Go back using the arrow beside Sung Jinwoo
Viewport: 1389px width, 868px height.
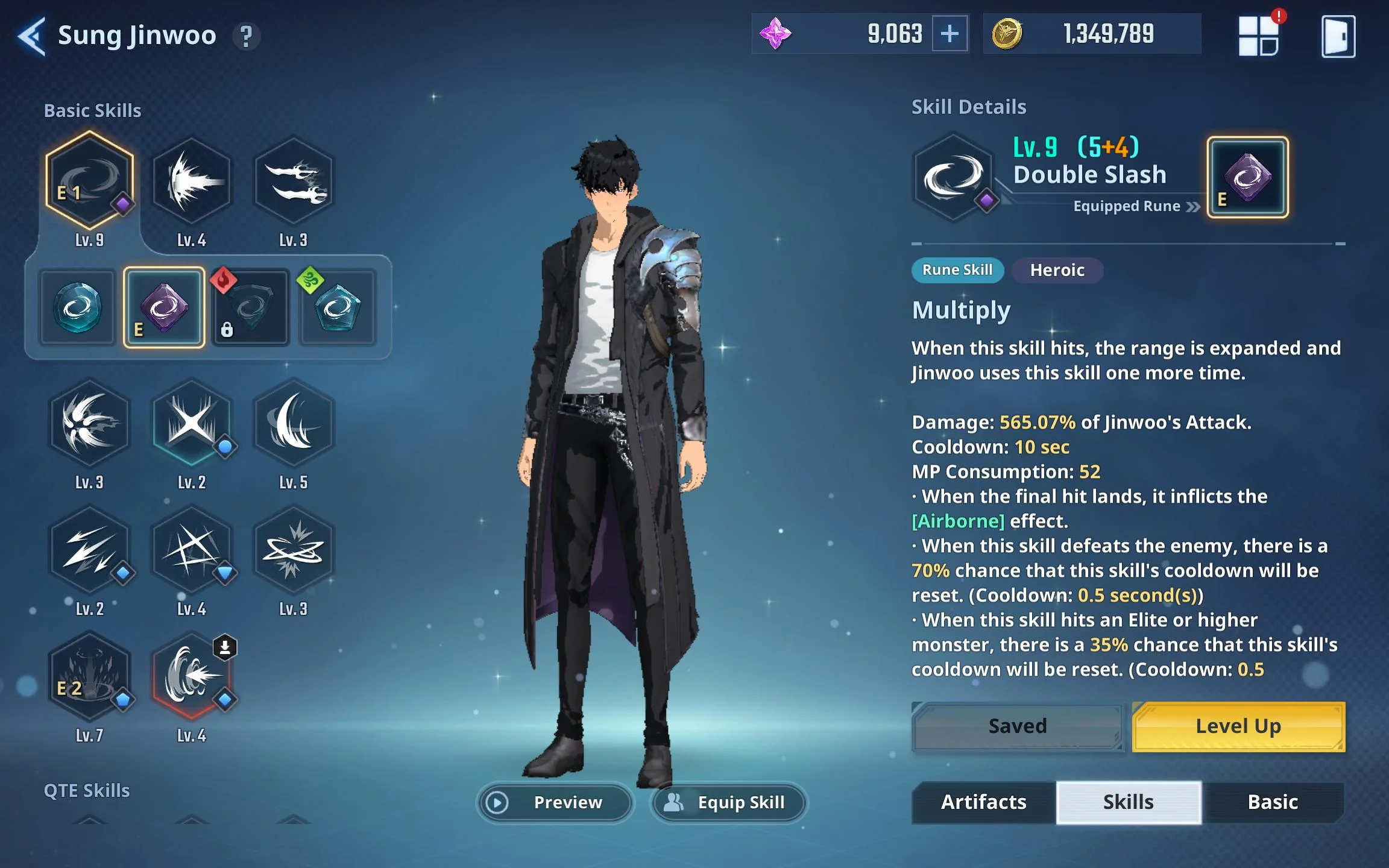tap(32, 36)
